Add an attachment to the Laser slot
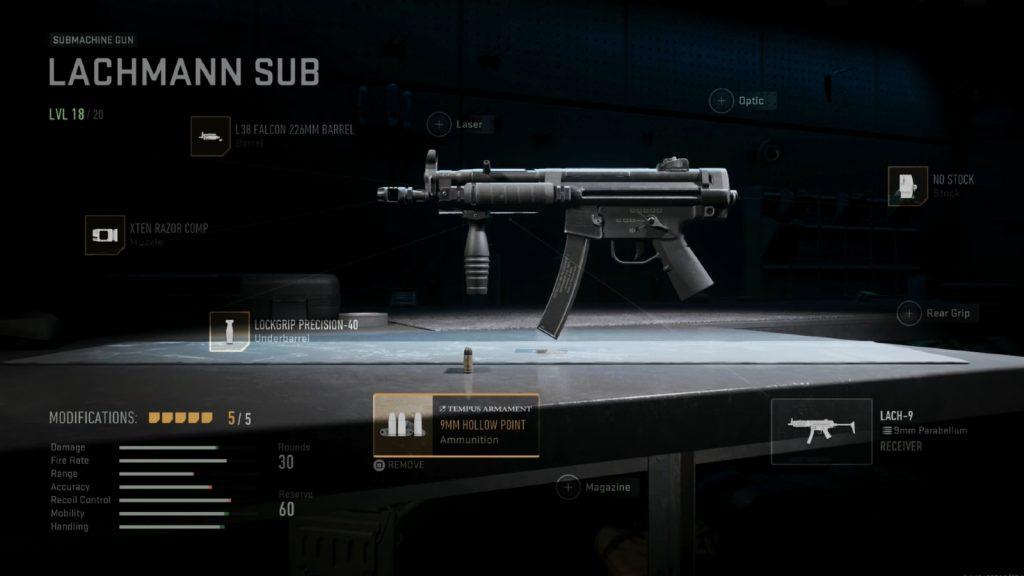Viewport: 1024px width, 576px height. point(439,124)
